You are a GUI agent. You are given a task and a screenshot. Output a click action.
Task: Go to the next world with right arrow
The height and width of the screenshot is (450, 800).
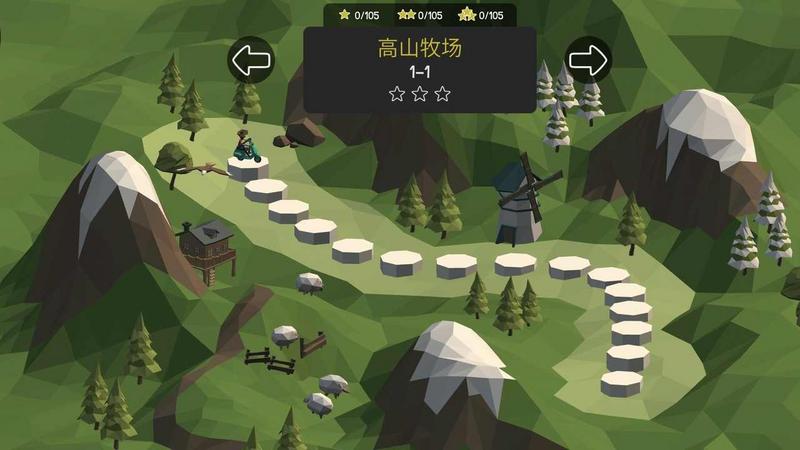588,60
